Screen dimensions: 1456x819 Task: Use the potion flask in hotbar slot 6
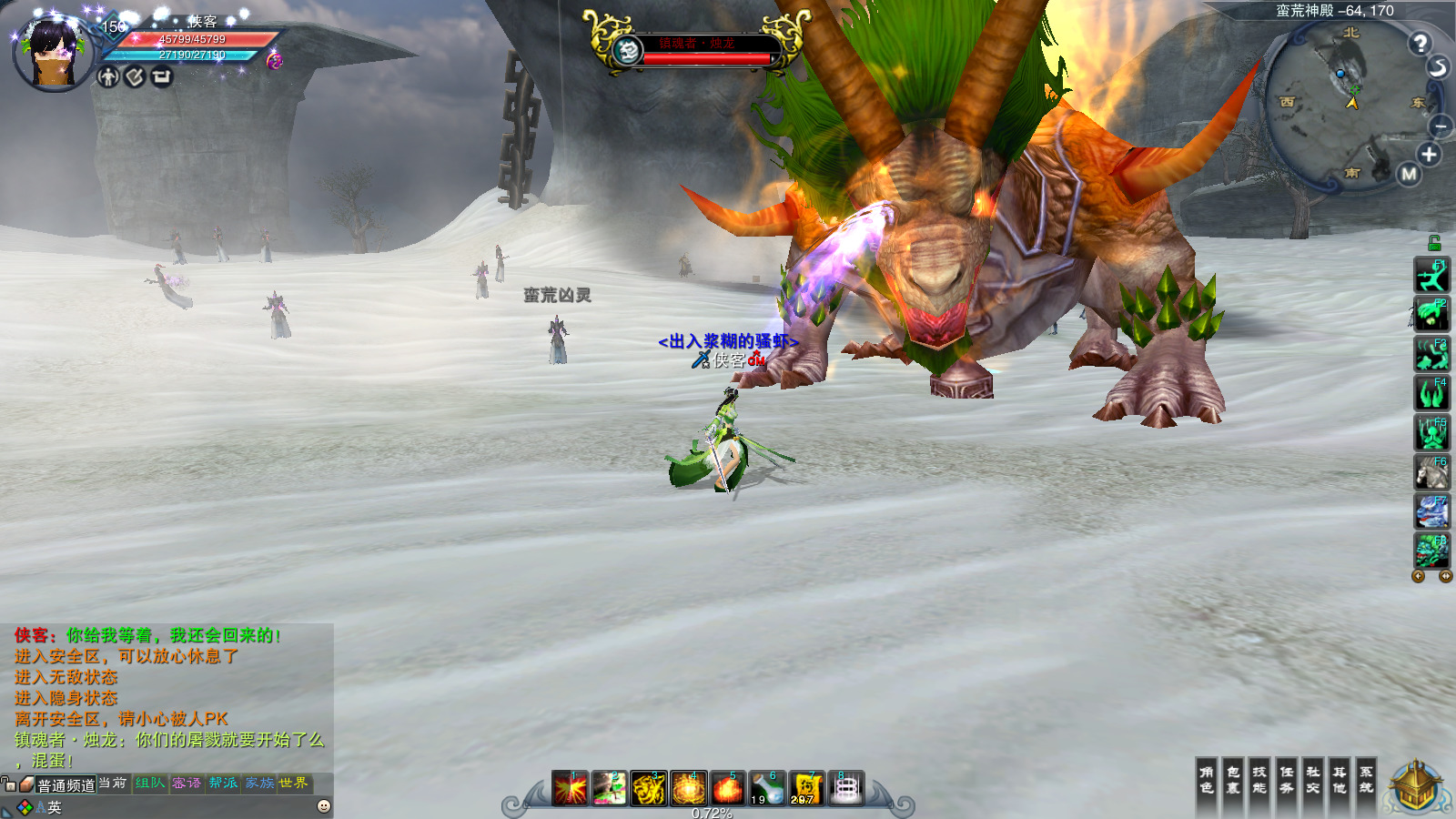click(x=767, y=788)
